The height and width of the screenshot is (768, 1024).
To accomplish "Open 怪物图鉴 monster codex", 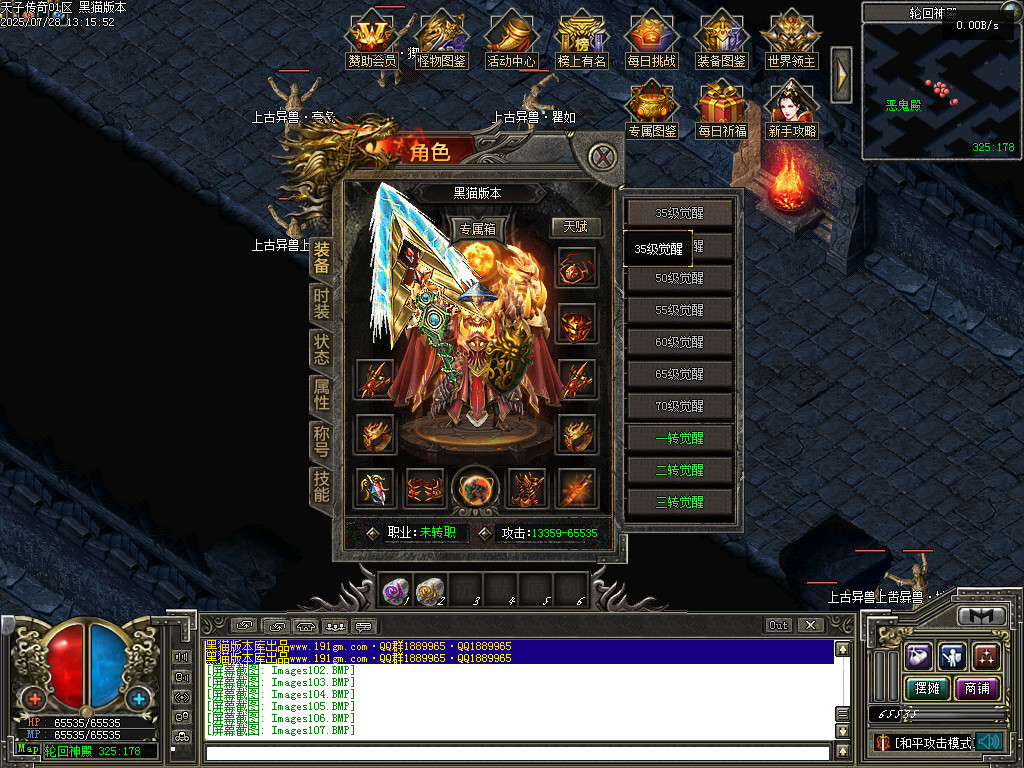I will 442,42.
